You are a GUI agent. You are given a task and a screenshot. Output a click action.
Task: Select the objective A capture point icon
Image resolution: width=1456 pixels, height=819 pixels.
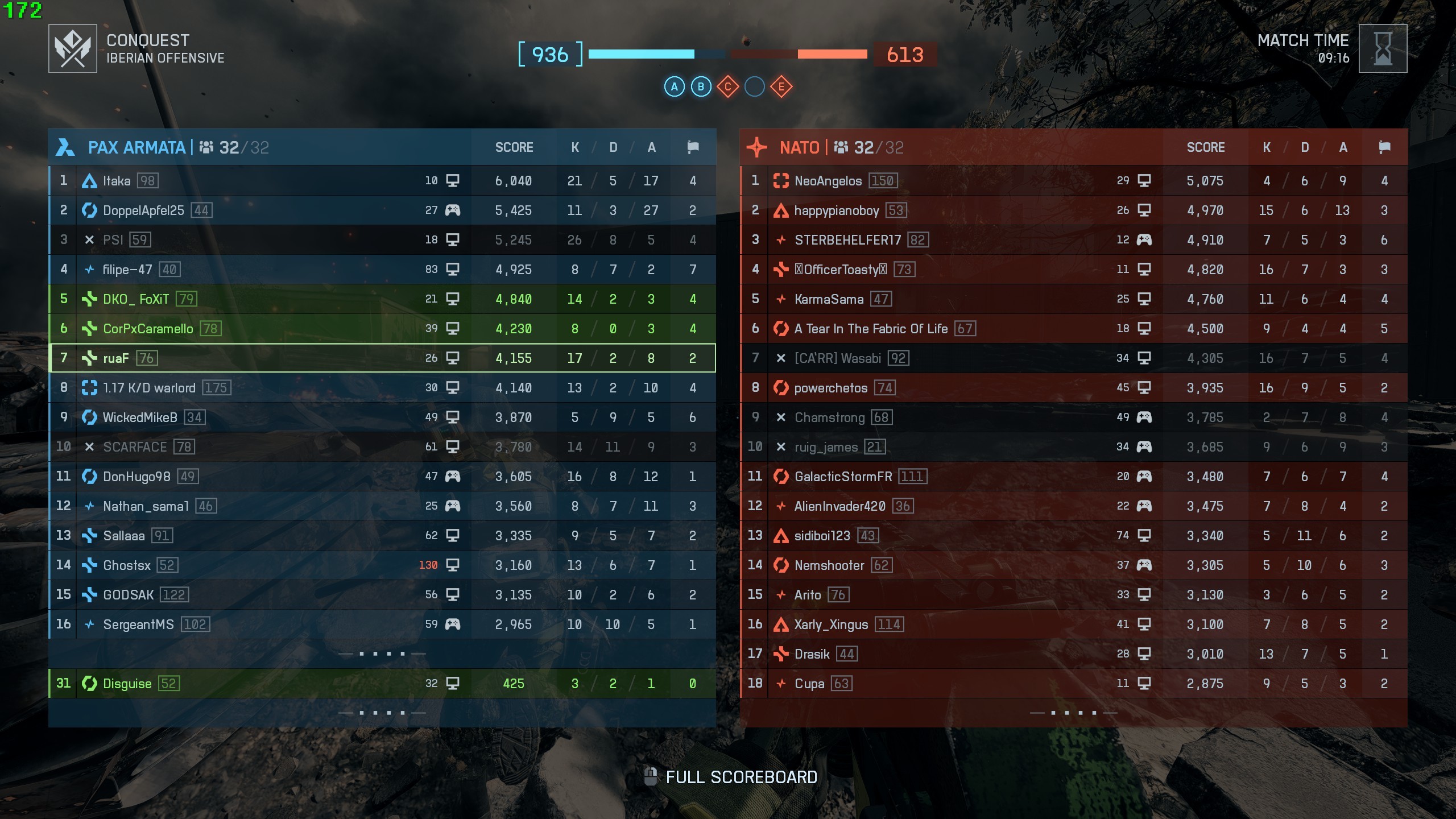tap(675, 87)
